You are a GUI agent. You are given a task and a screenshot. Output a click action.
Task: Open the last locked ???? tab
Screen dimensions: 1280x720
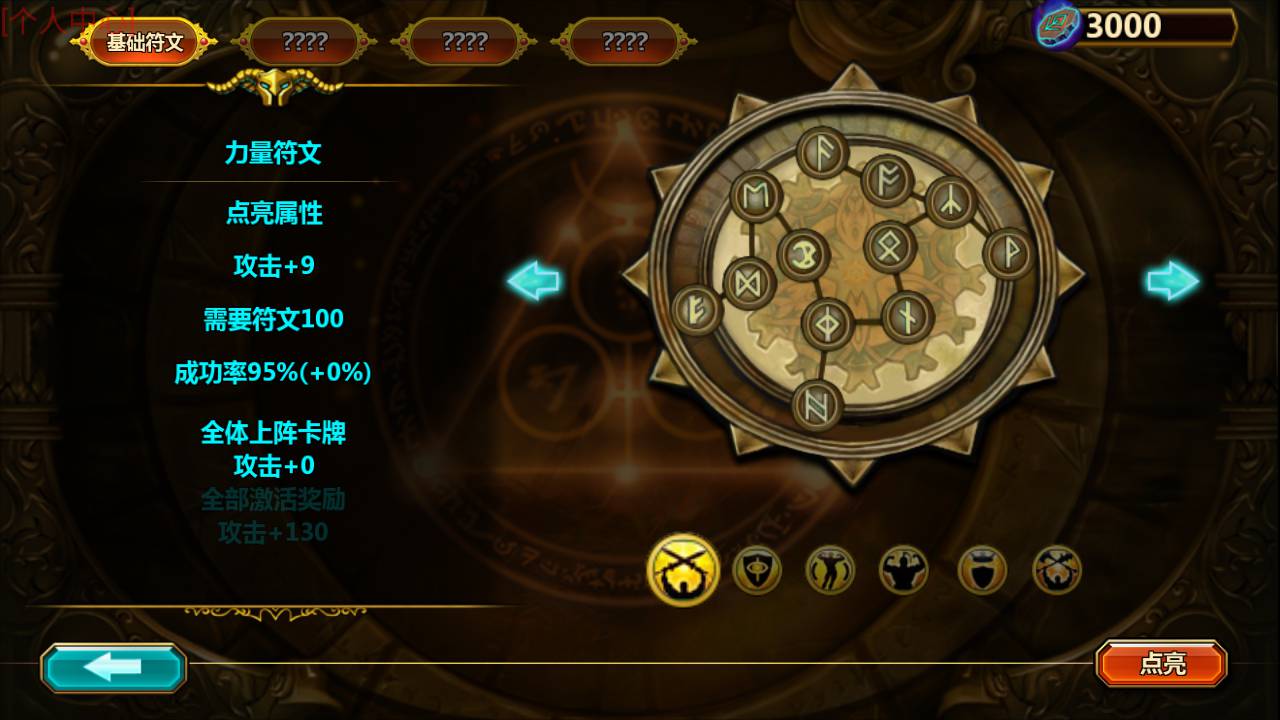(621, 42)
